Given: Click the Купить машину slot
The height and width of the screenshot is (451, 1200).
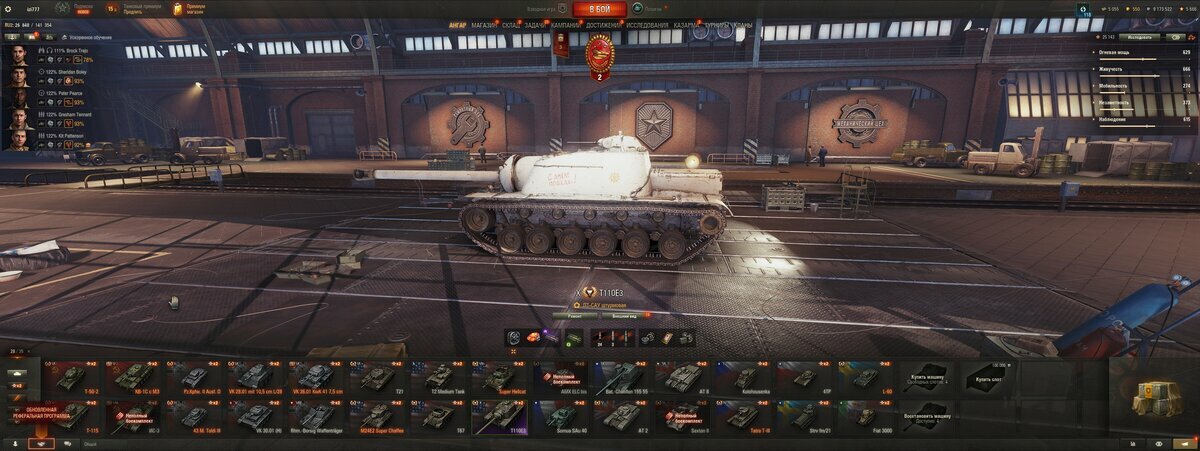Looking at the screenshot, I should pos(927,377).
